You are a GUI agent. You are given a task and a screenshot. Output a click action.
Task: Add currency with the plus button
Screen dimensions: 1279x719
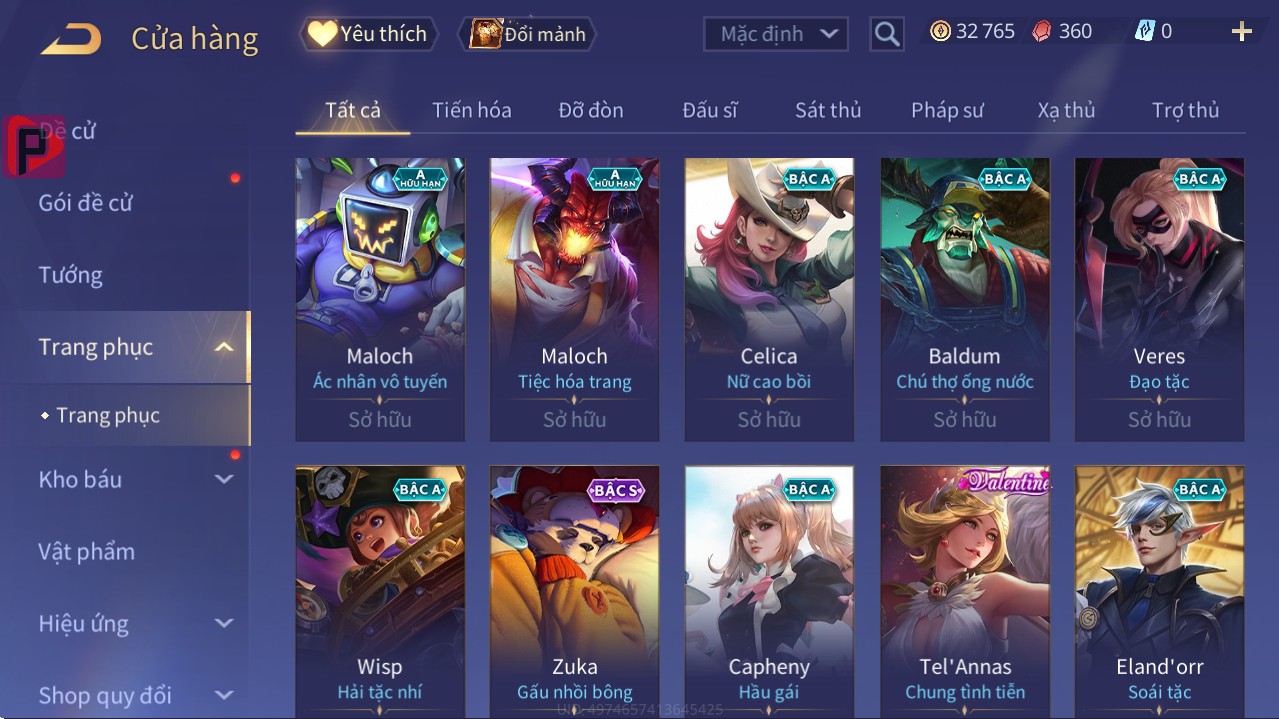coord(1241,32)
